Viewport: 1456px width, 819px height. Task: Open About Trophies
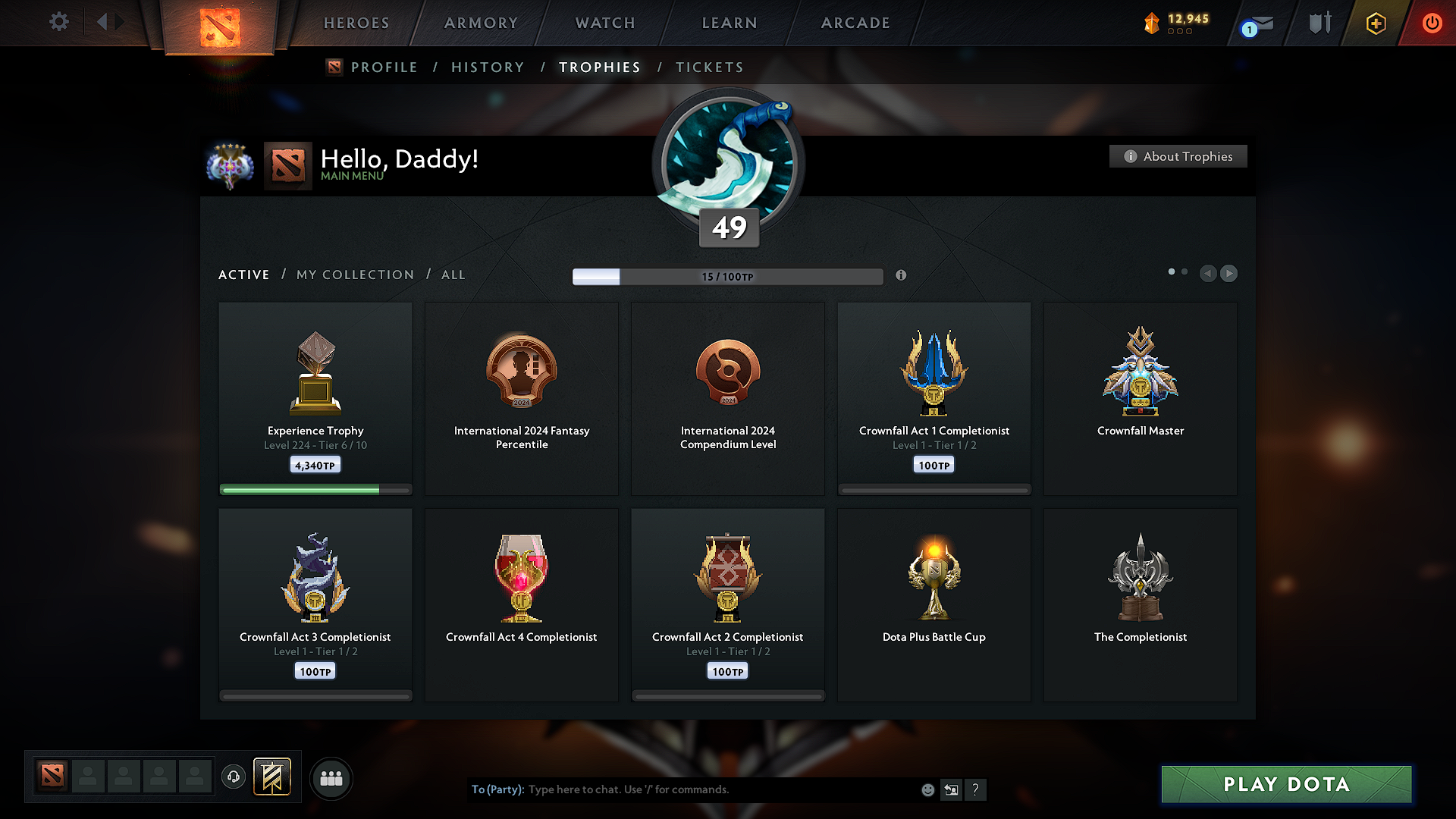[1178, 156]
